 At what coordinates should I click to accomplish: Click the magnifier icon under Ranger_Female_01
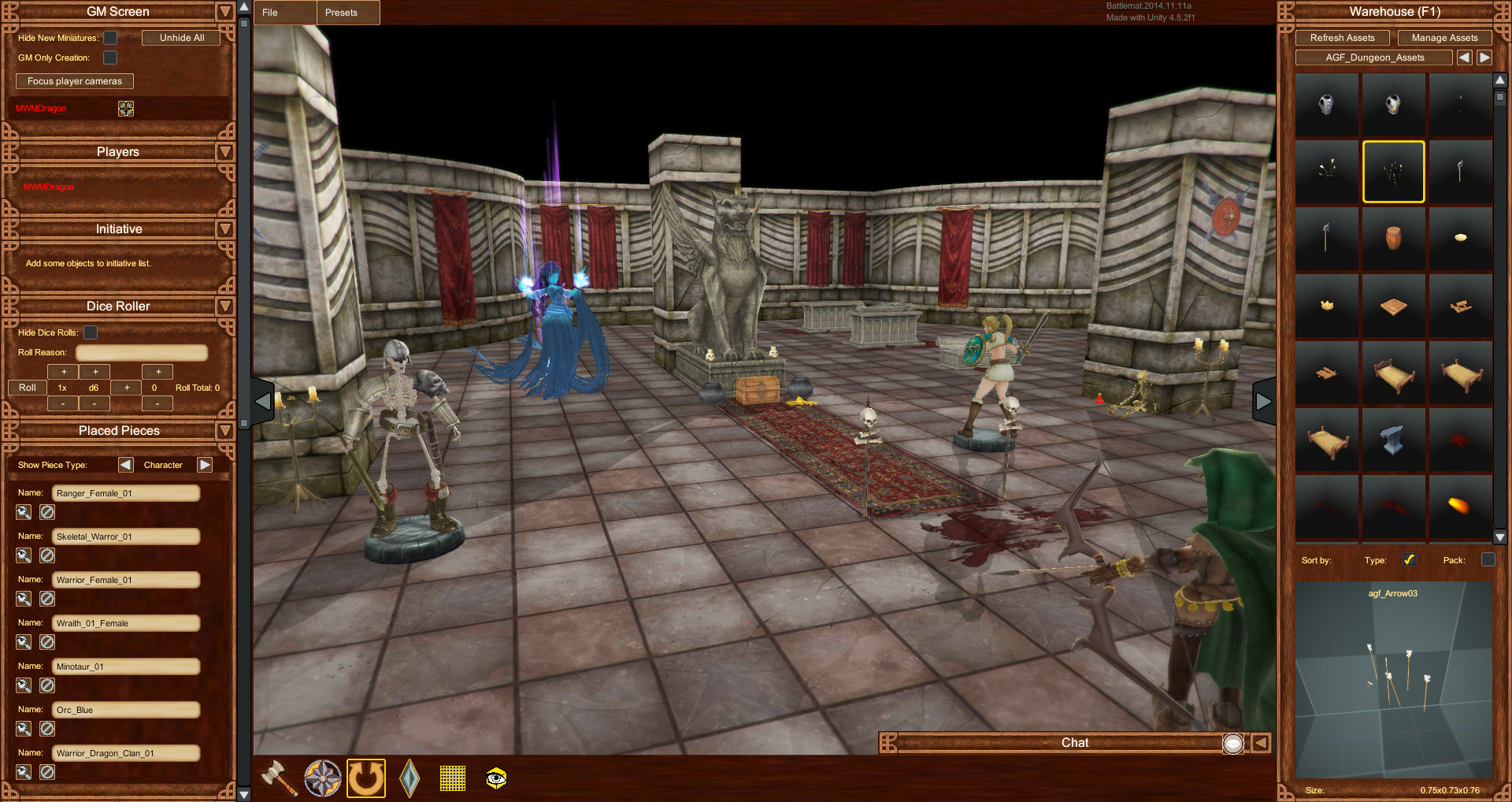[x=23, y=512]
